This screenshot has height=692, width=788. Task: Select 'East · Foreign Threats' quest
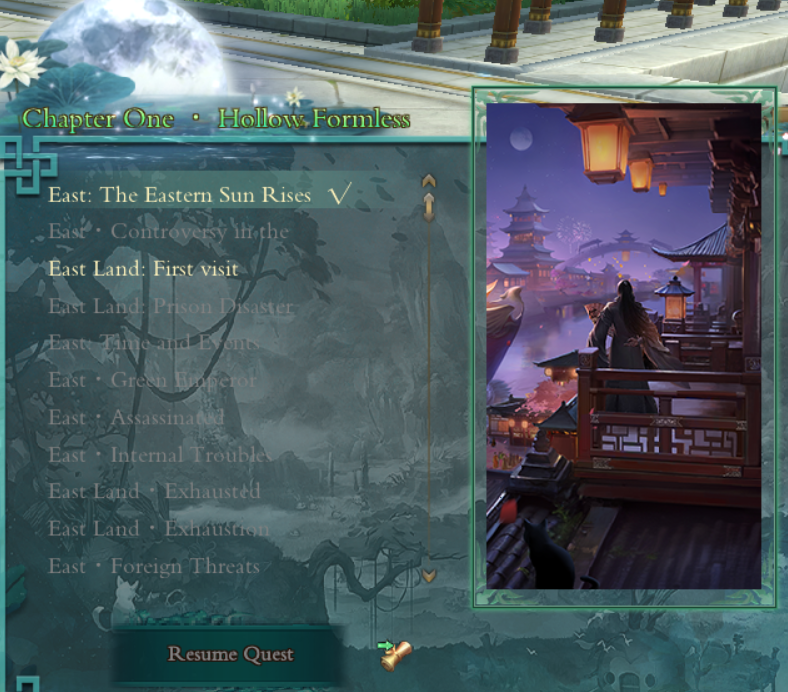tap(153, 566)
